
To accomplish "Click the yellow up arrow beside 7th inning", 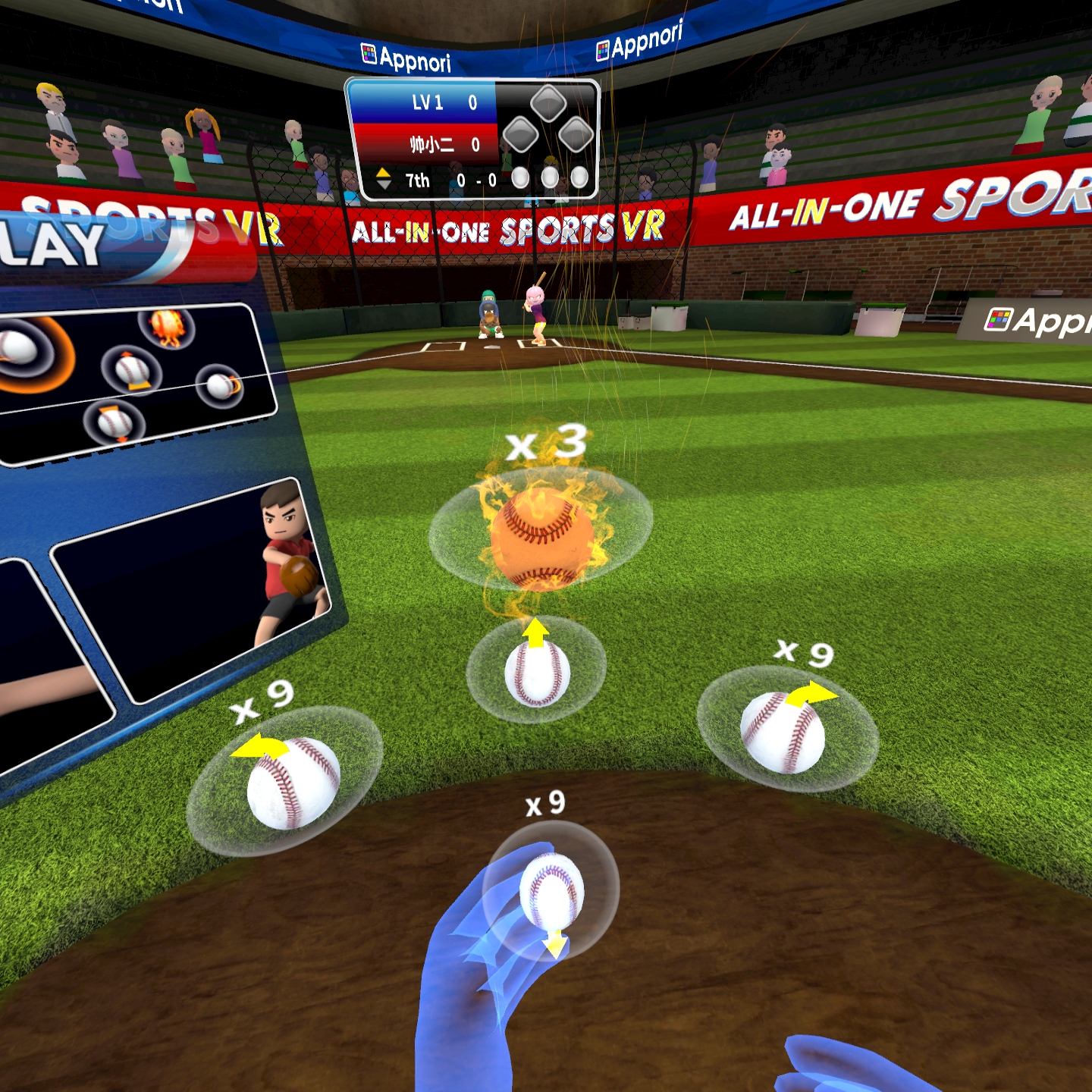I will pos(384,172).
